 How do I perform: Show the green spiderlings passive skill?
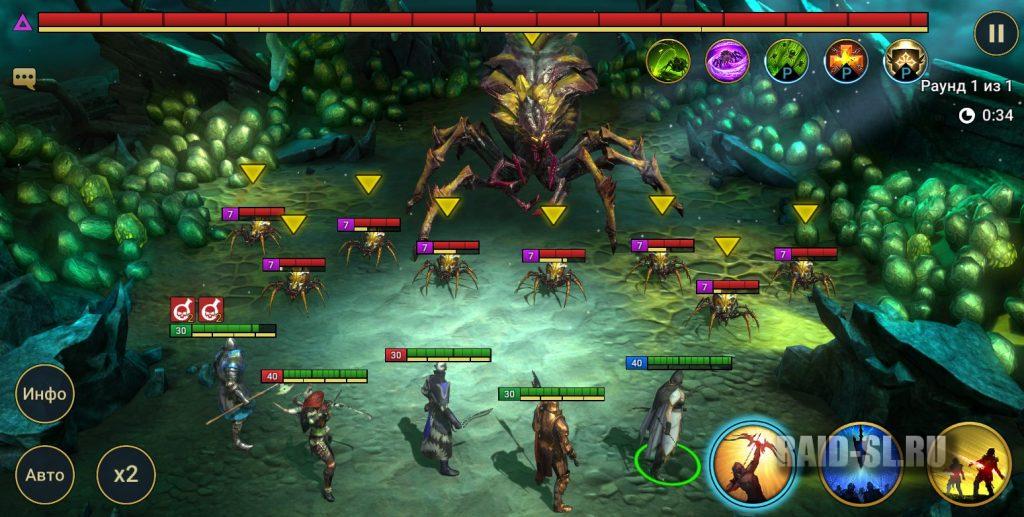coord(787,60)
